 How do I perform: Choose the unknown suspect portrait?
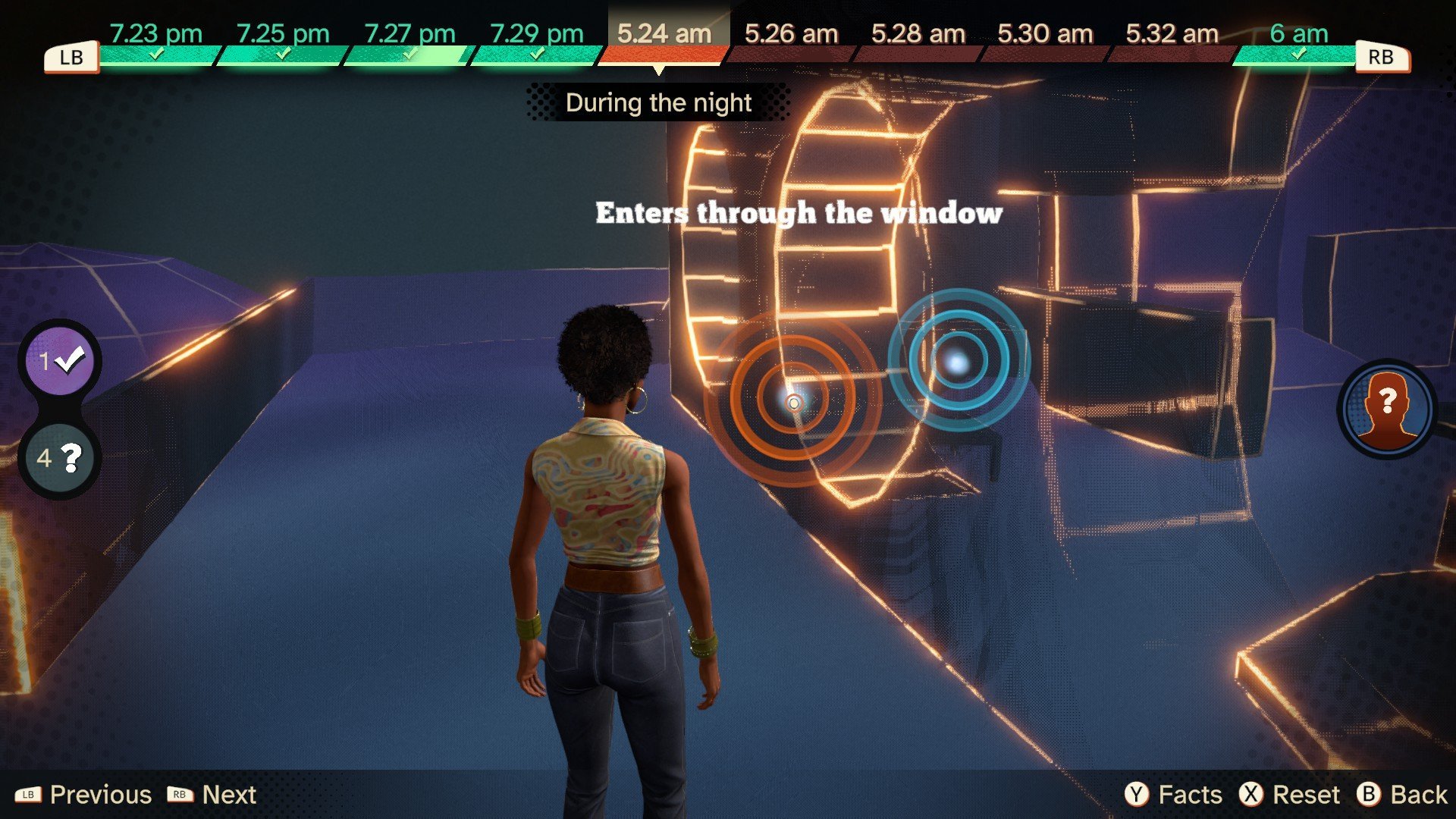1386,409
